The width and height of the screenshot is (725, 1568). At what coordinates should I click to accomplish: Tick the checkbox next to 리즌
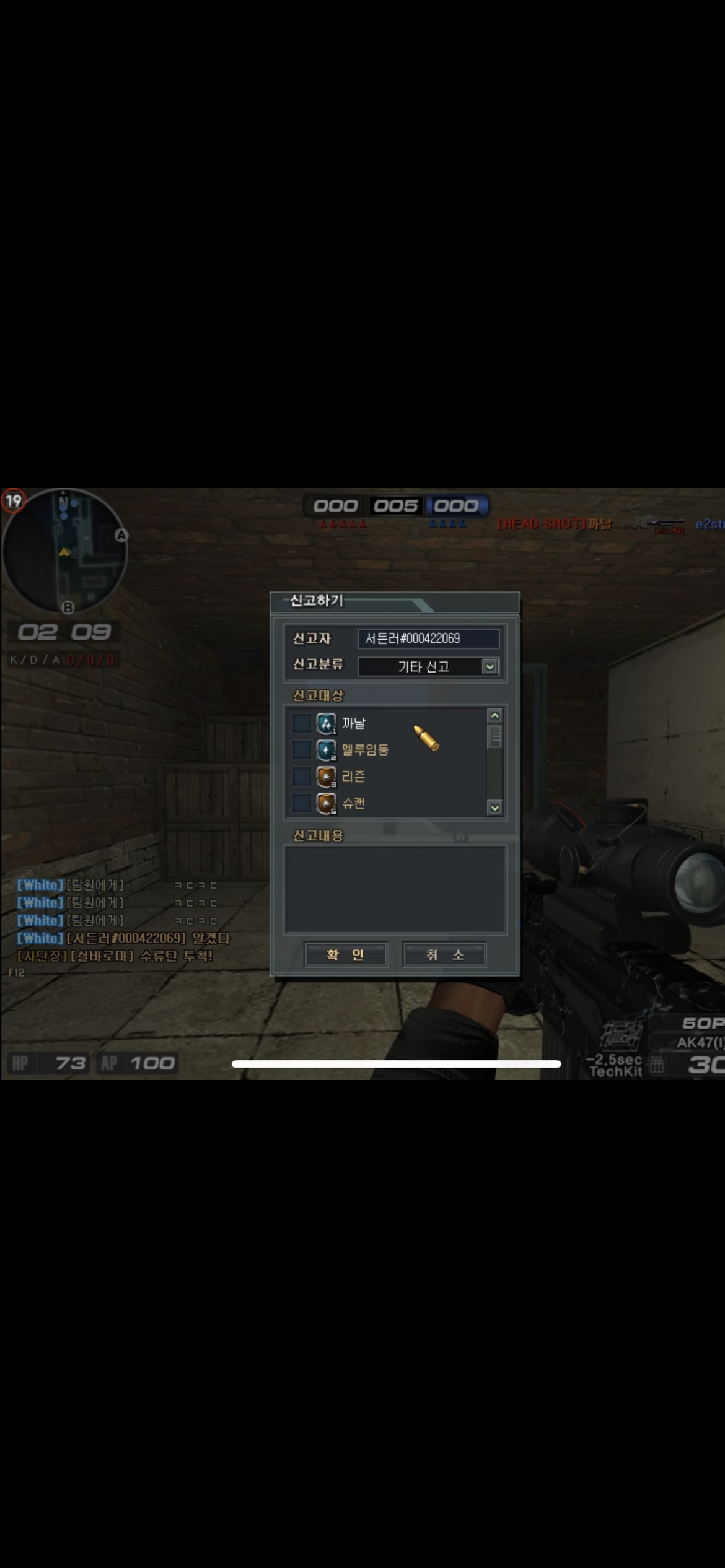click(302, 776)
